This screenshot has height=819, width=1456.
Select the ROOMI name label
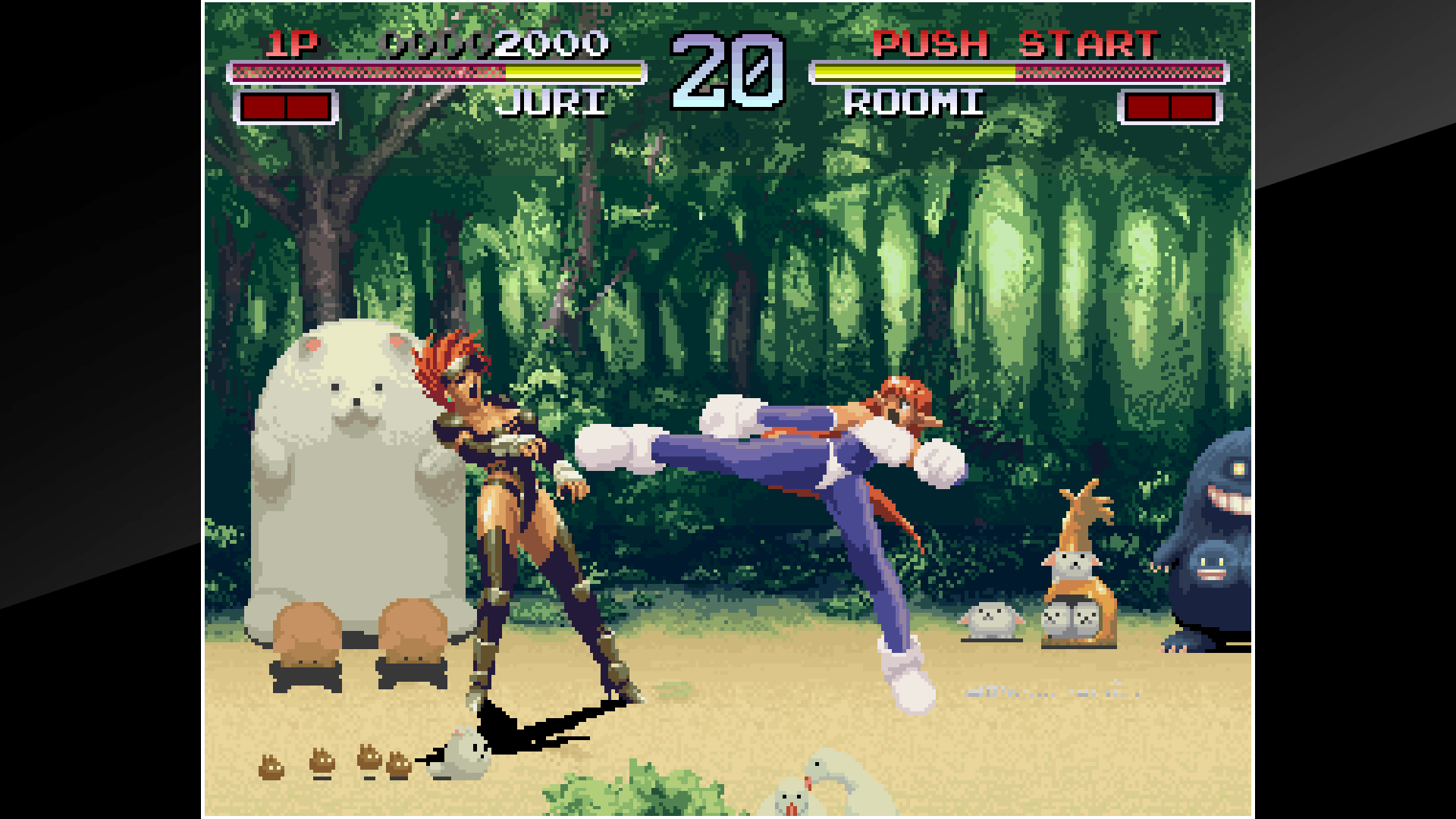[x=914, y=103]
